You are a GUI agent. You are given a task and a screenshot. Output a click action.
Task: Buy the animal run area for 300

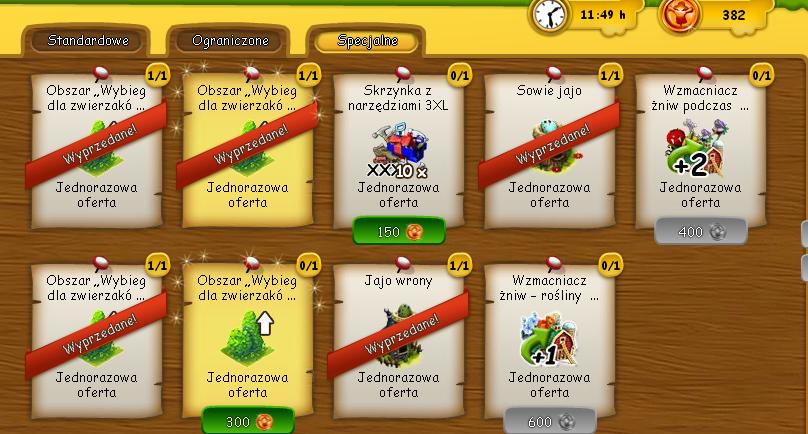pyautogui.click(x=248, y=422)
